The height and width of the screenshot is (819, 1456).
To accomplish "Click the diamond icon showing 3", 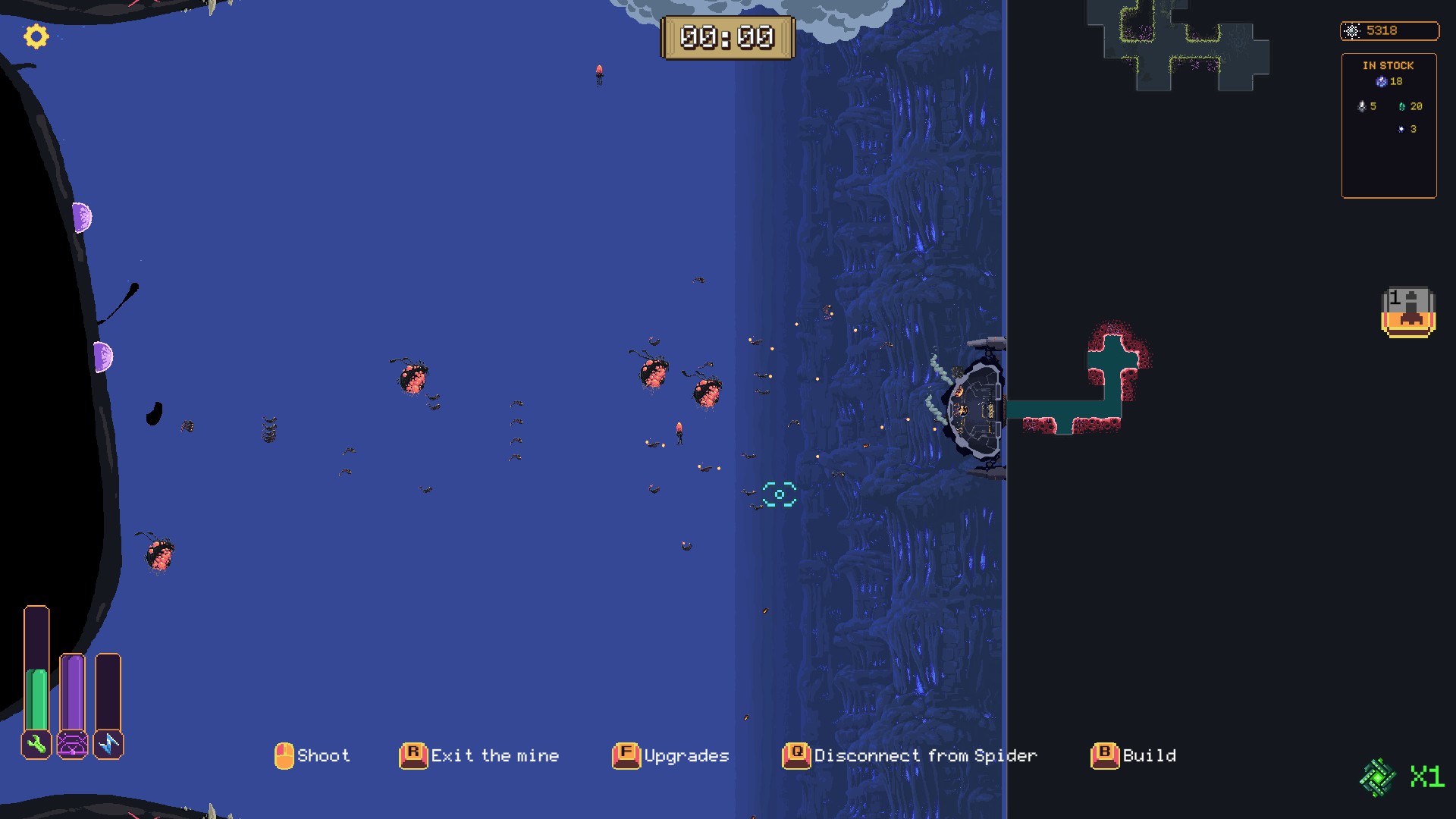I will [1401, 129].
